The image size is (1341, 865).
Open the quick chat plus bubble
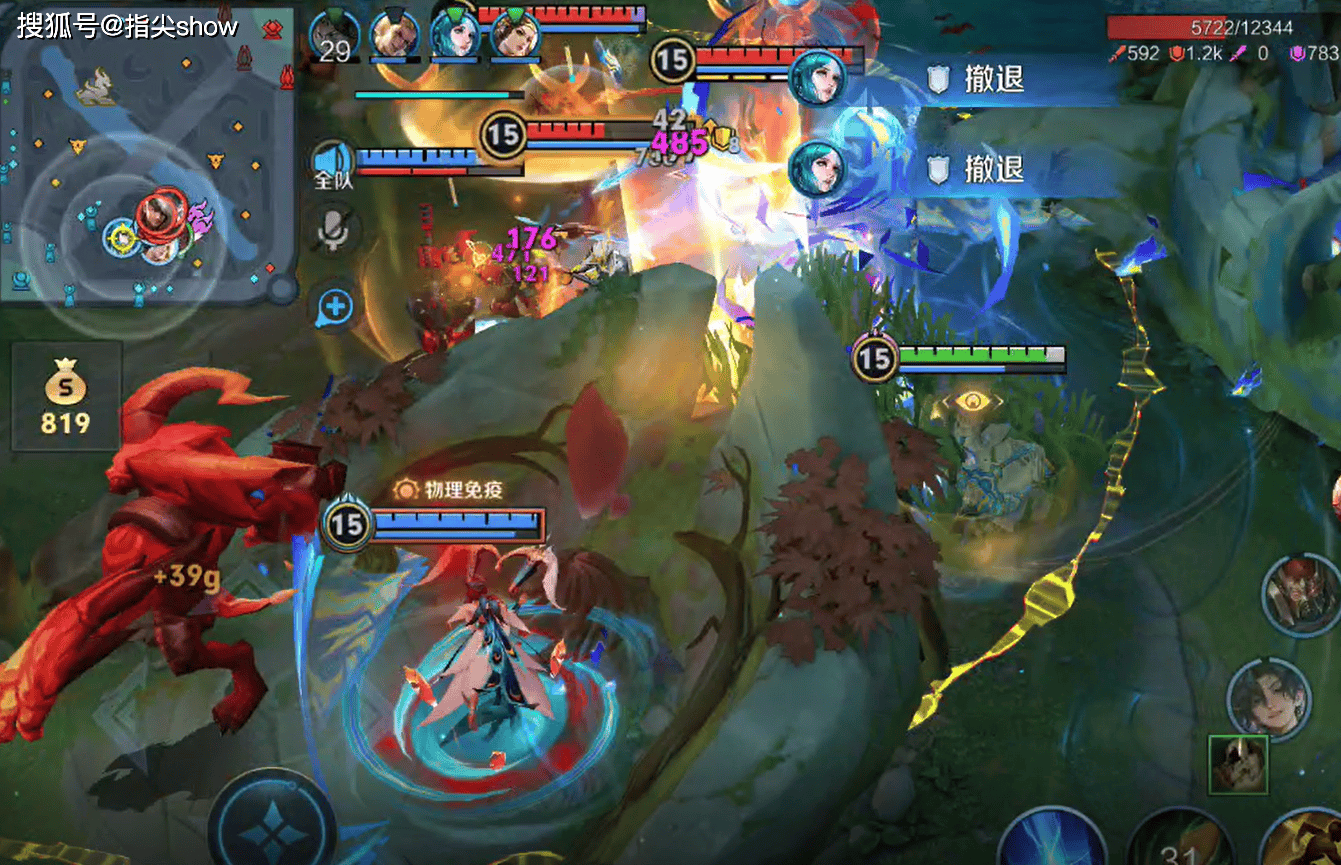[x=335, y=307]
